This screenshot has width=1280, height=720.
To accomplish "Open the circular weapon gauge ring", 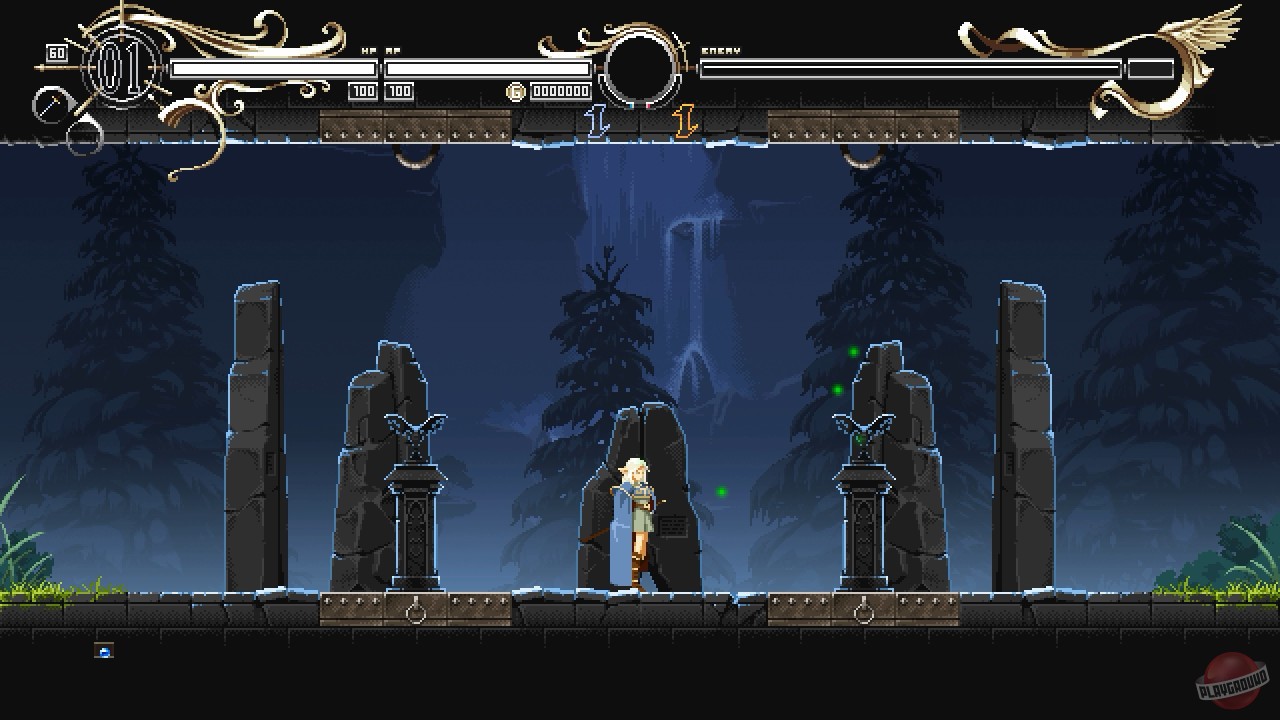I will 640,67.
